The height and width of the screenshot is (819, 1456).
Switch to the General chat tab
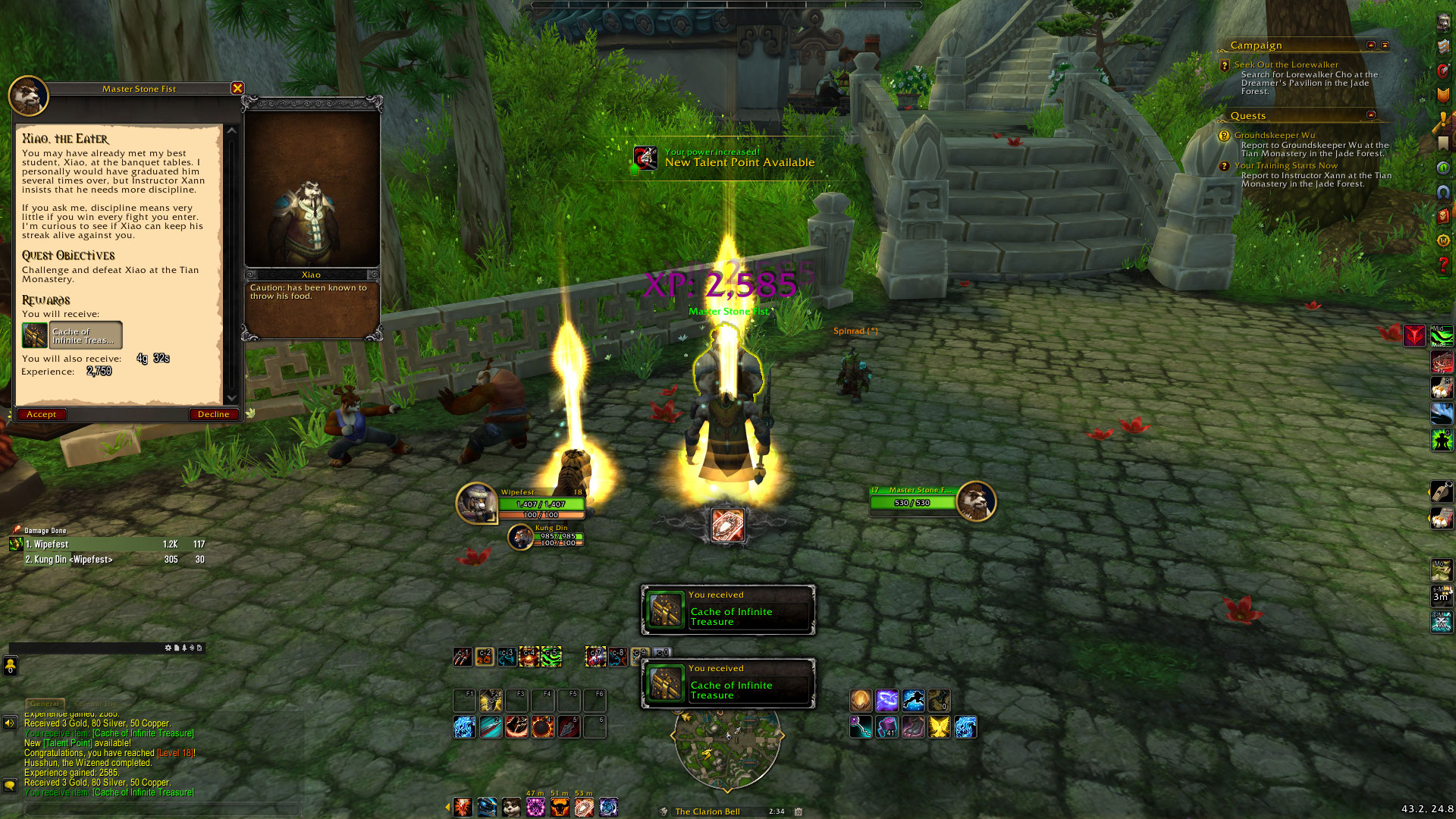point(45,704)
